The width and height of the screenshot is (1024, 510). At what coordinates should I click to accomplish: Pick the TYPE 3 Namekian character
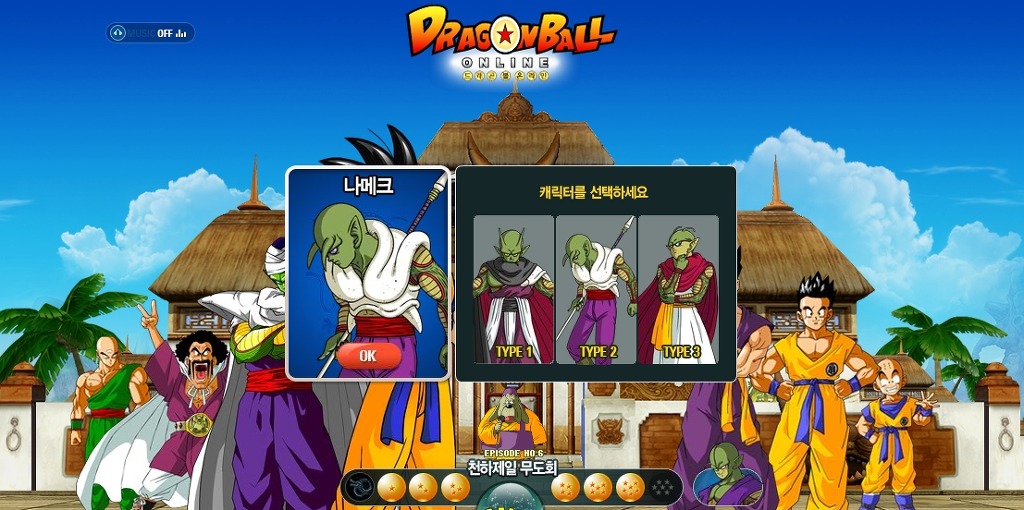pos(679,289)
